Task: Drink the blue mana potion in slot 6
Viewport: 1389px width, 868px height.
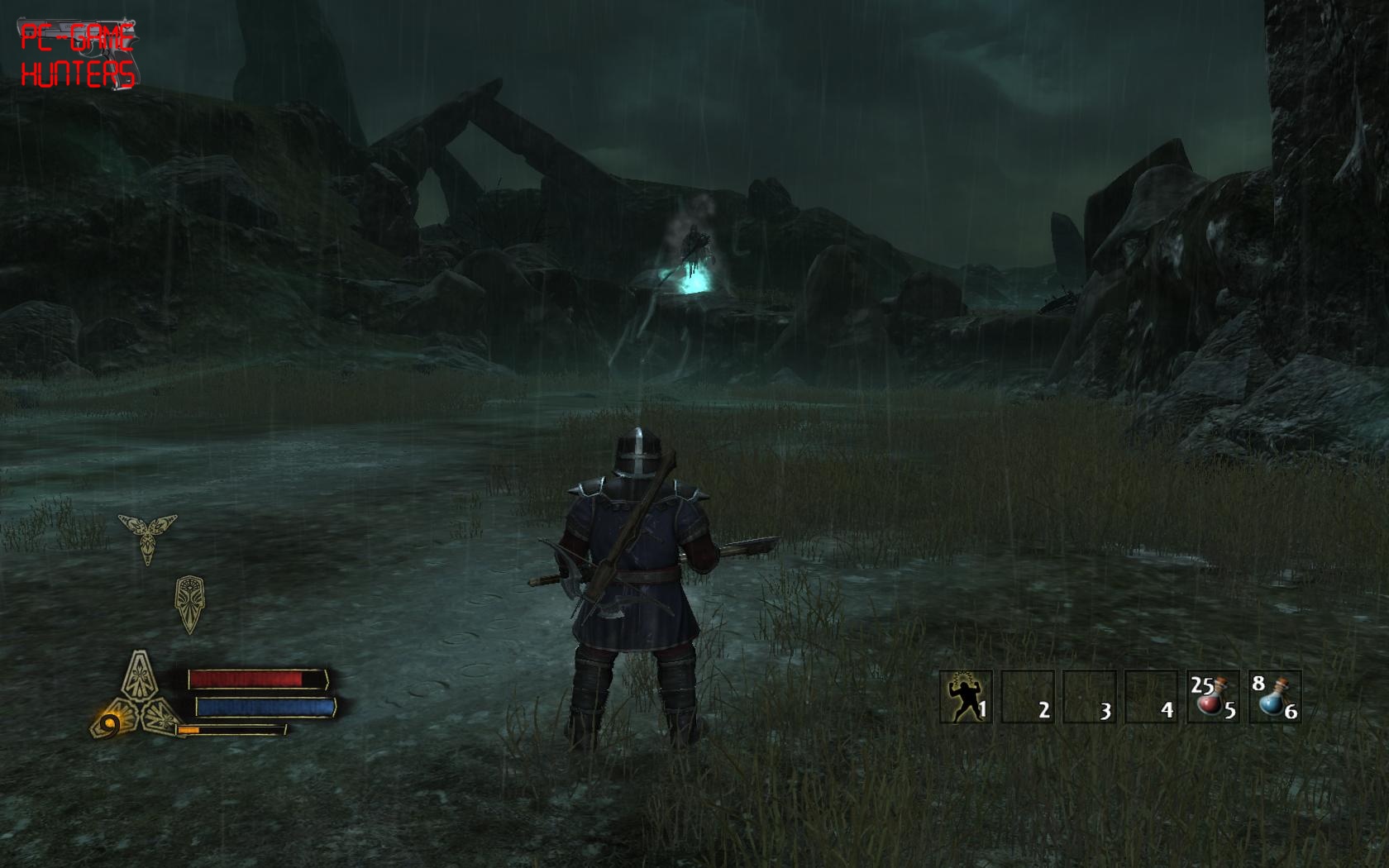Action: click(x=1274, y=697)
